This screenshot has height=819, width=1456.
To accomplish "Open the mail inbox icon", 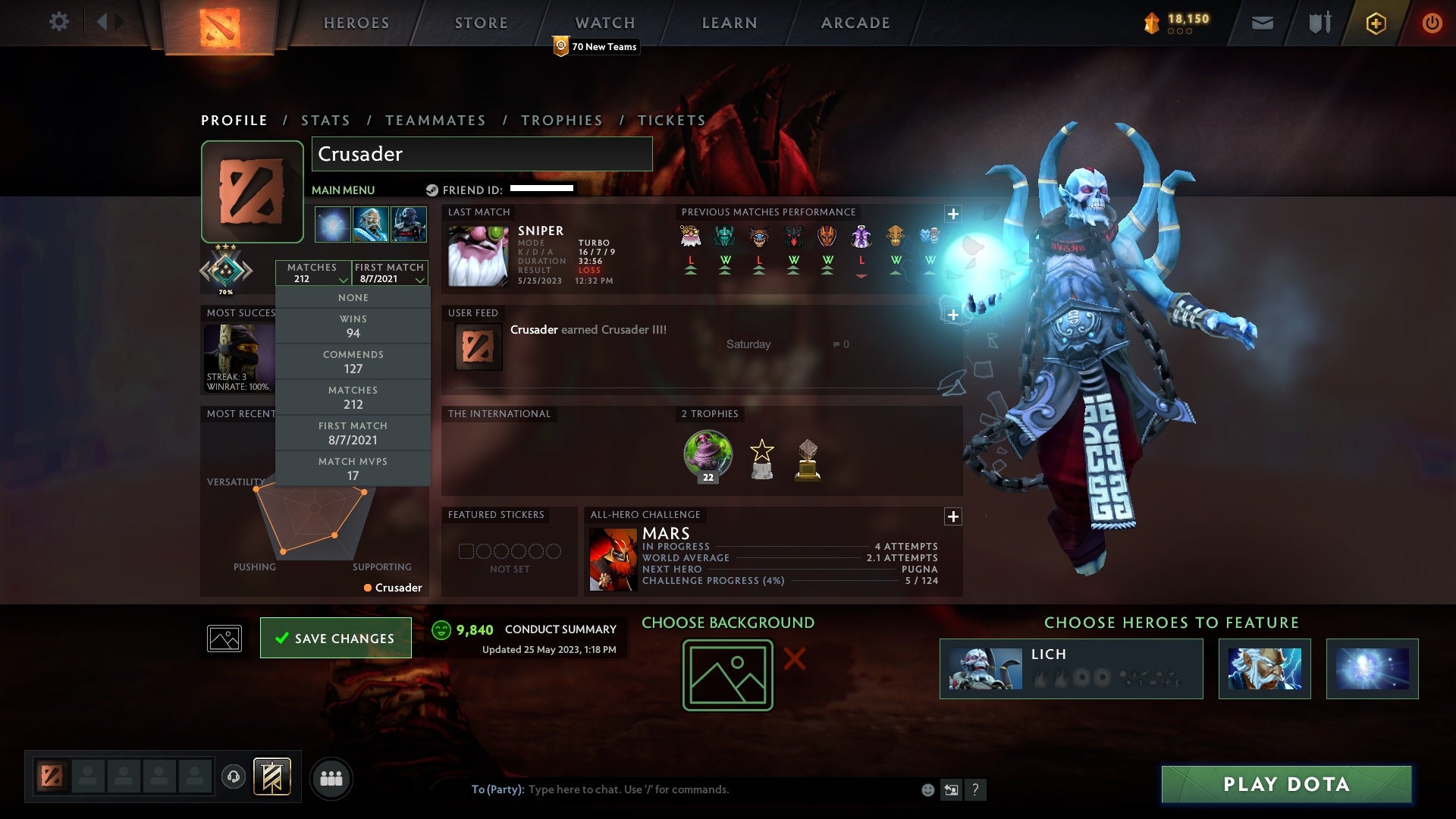I will [x=1262, y=23].
